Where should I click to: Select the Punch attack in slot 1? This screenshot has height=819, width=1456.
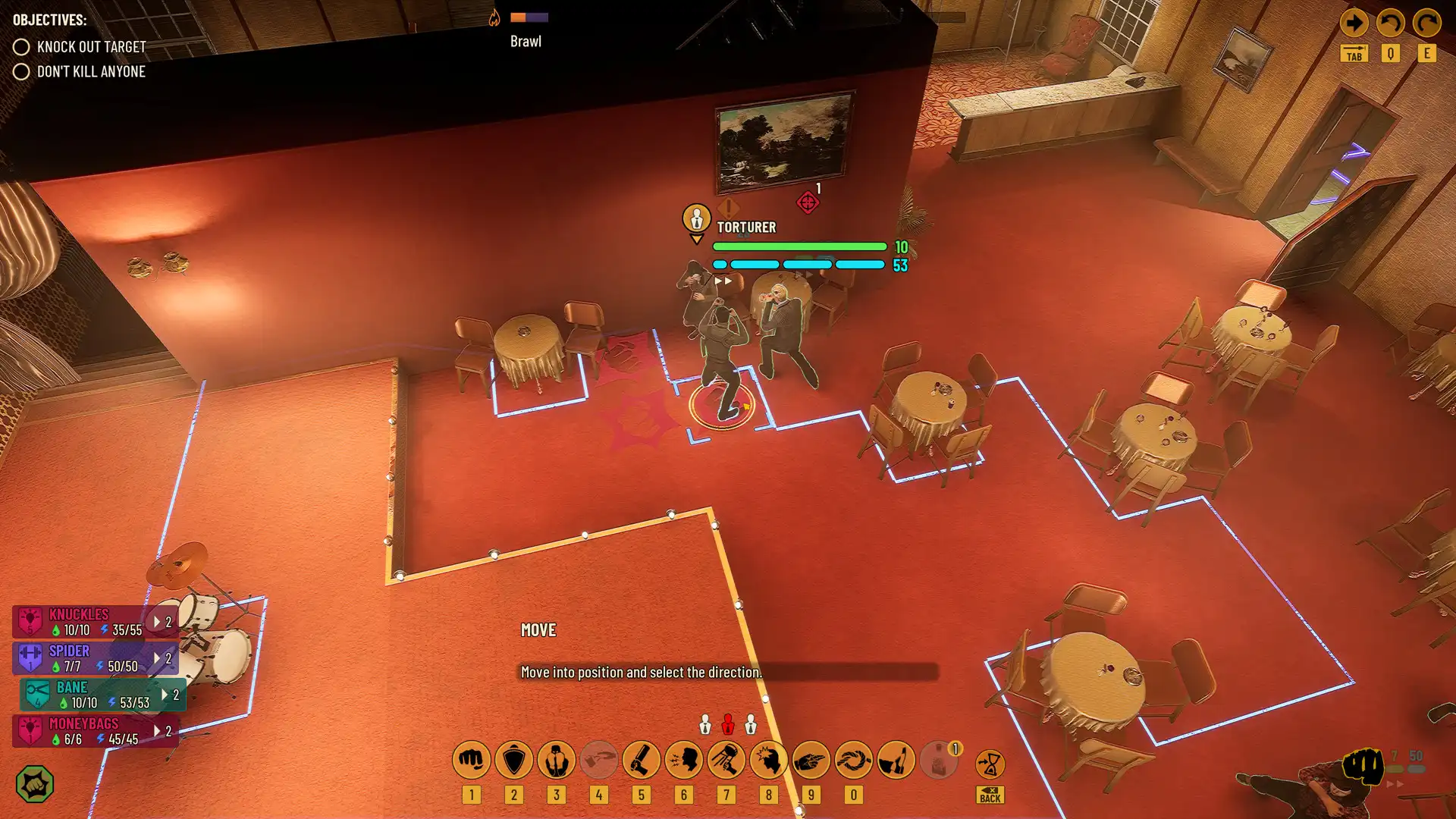471,759
